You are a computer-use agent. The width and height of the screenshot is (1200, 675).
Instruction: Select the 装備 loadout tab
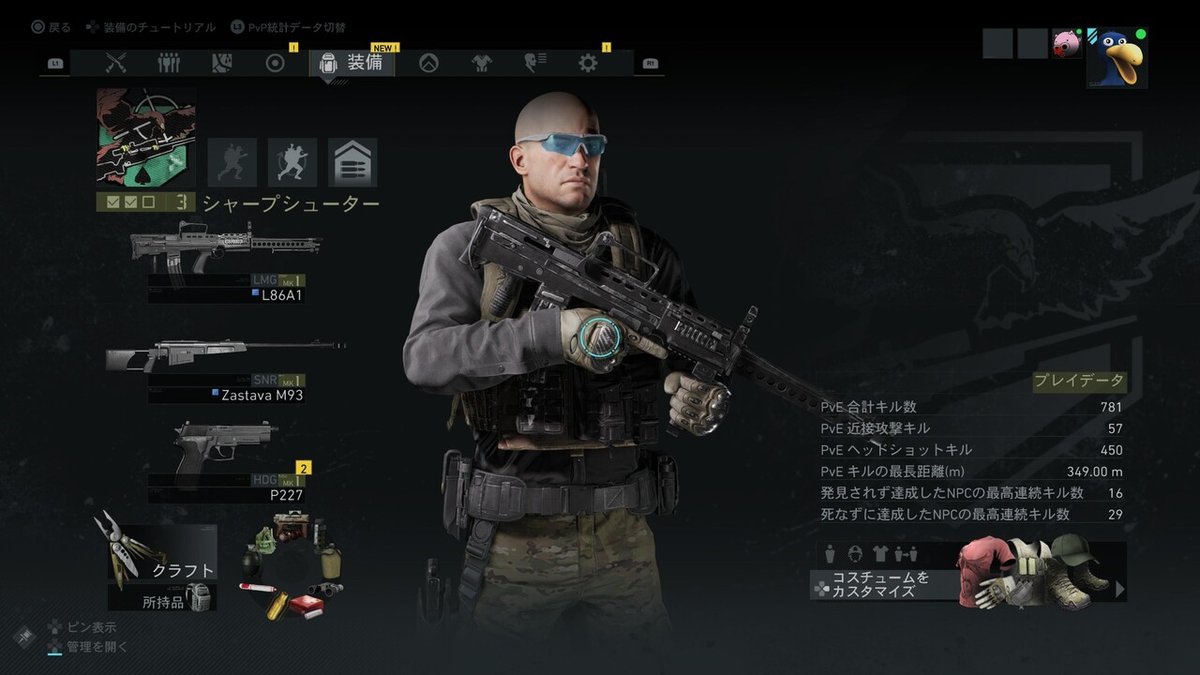click(x=352, y=63)
